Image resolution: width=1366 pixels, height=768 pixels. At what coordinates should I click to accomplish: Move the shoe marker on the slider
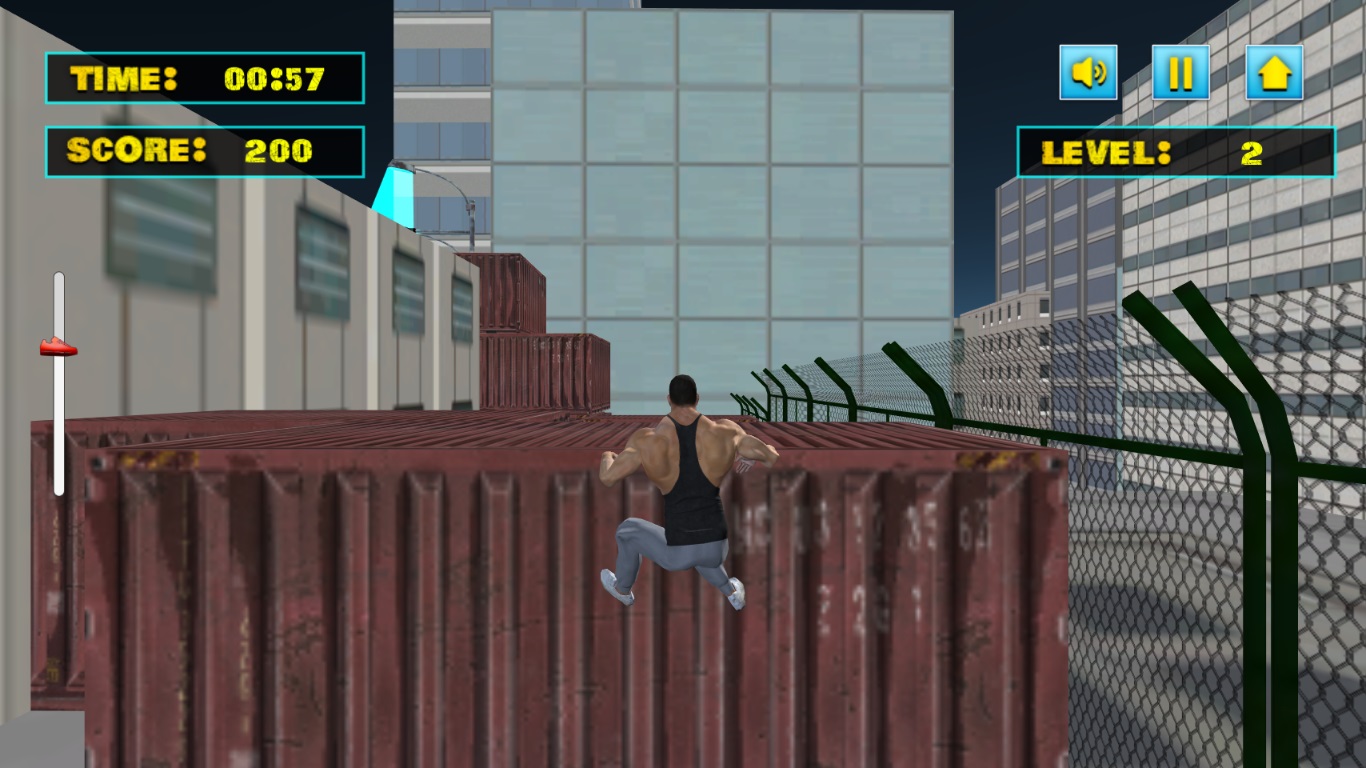pos(58,348)
